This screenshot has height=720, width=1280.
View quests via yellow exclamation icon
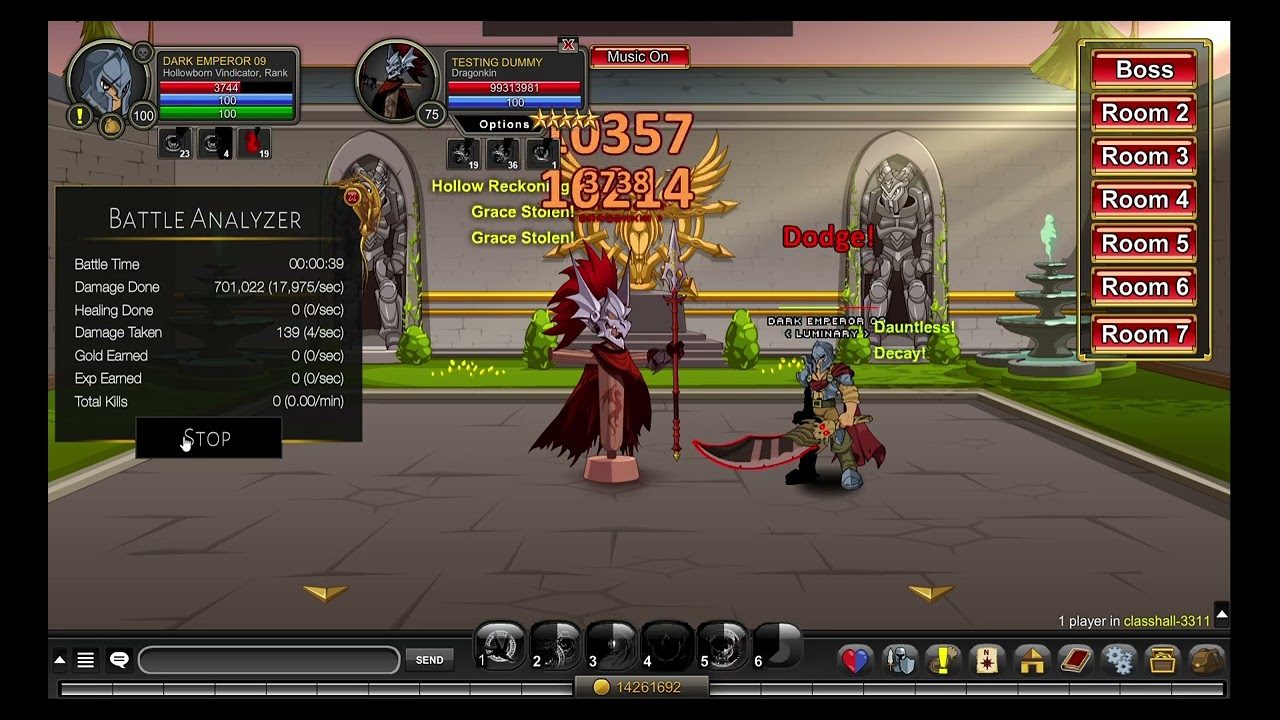[x=942, y=660]
